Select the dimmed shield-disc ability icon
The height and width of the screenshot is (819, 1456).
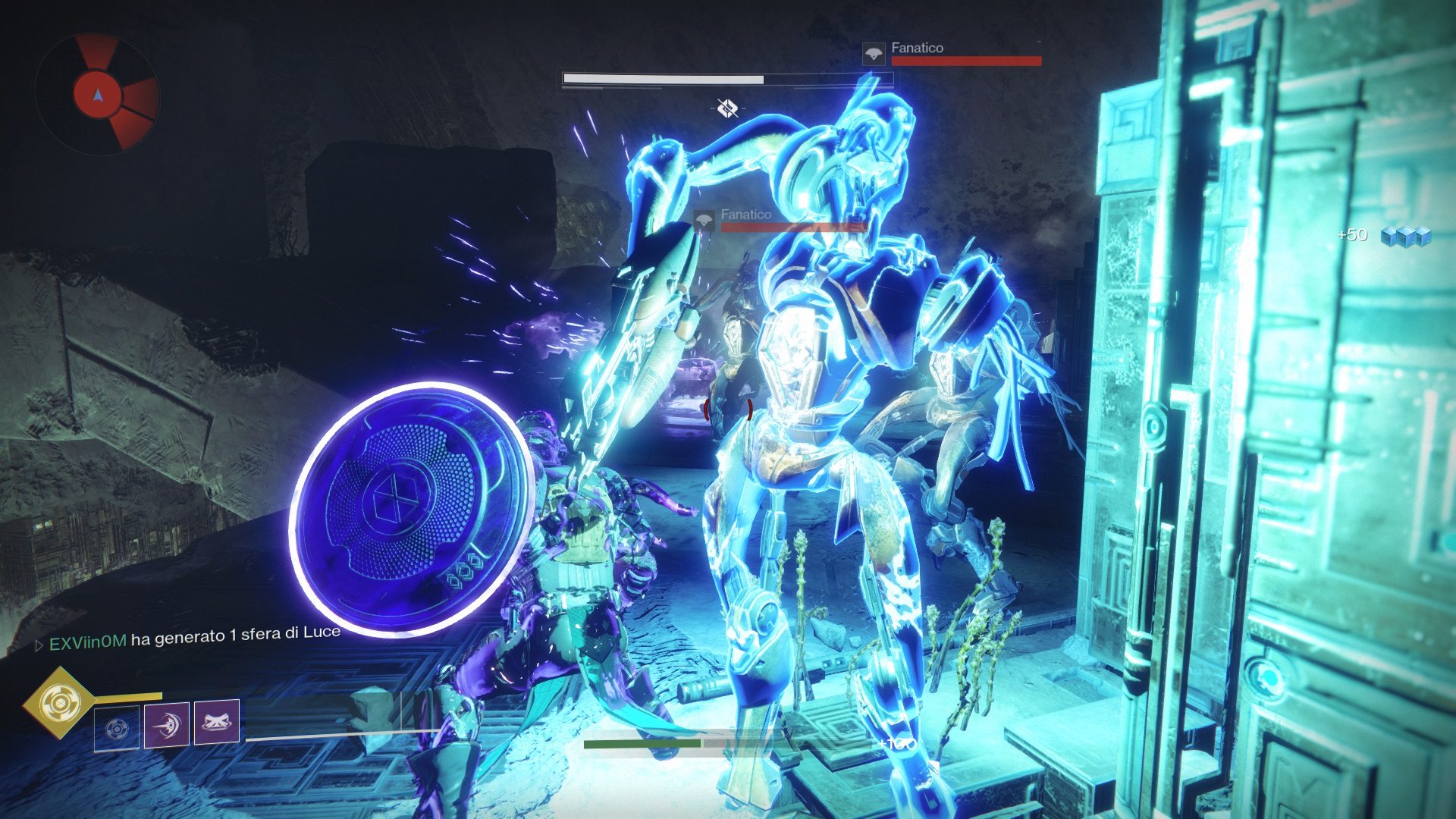(x=117, y=729)
